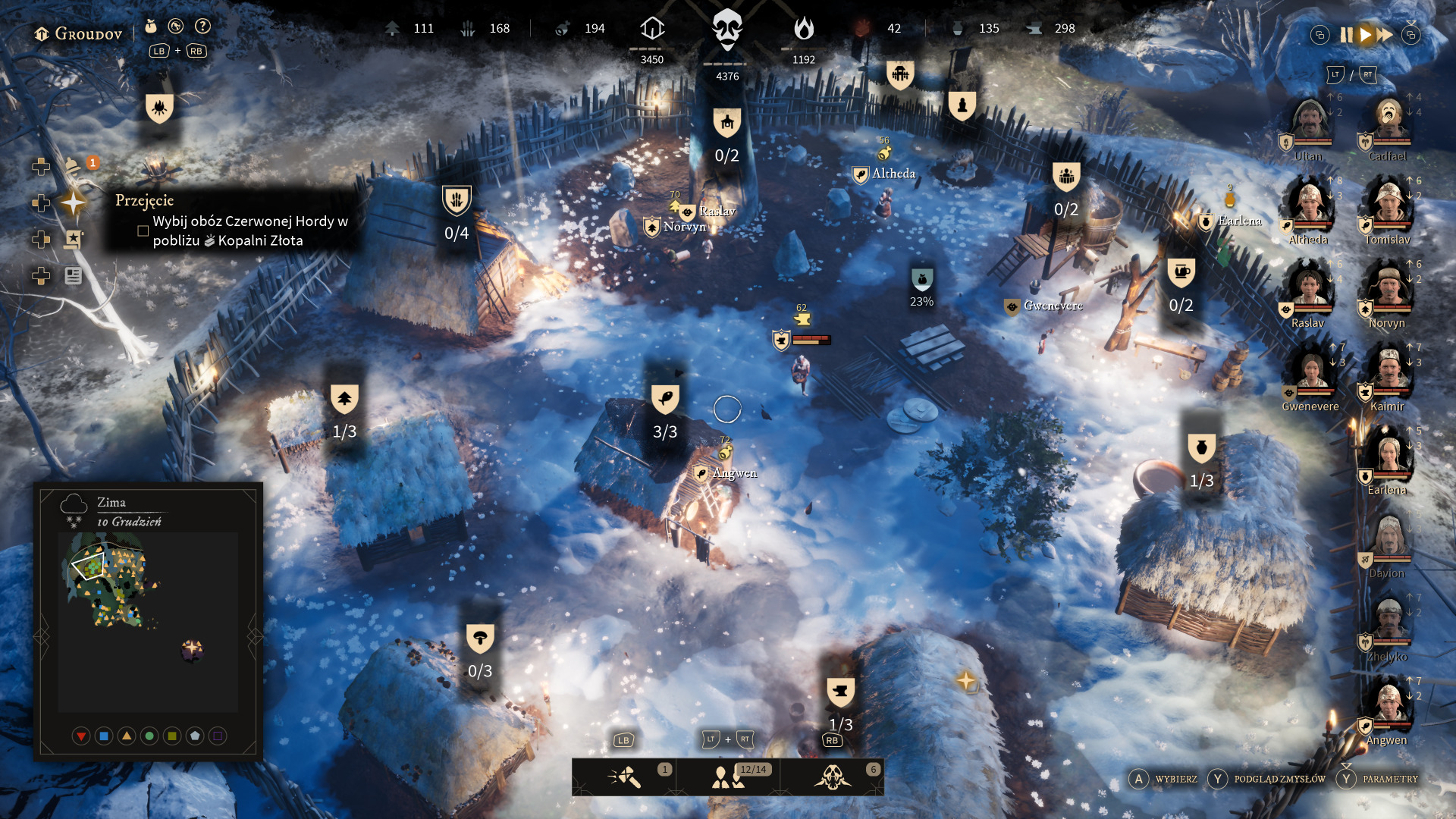Image resolution: width=1456 pixels, height=819 pixels.
Task: Open the build menu hammer icon
Action: point(624,777)
